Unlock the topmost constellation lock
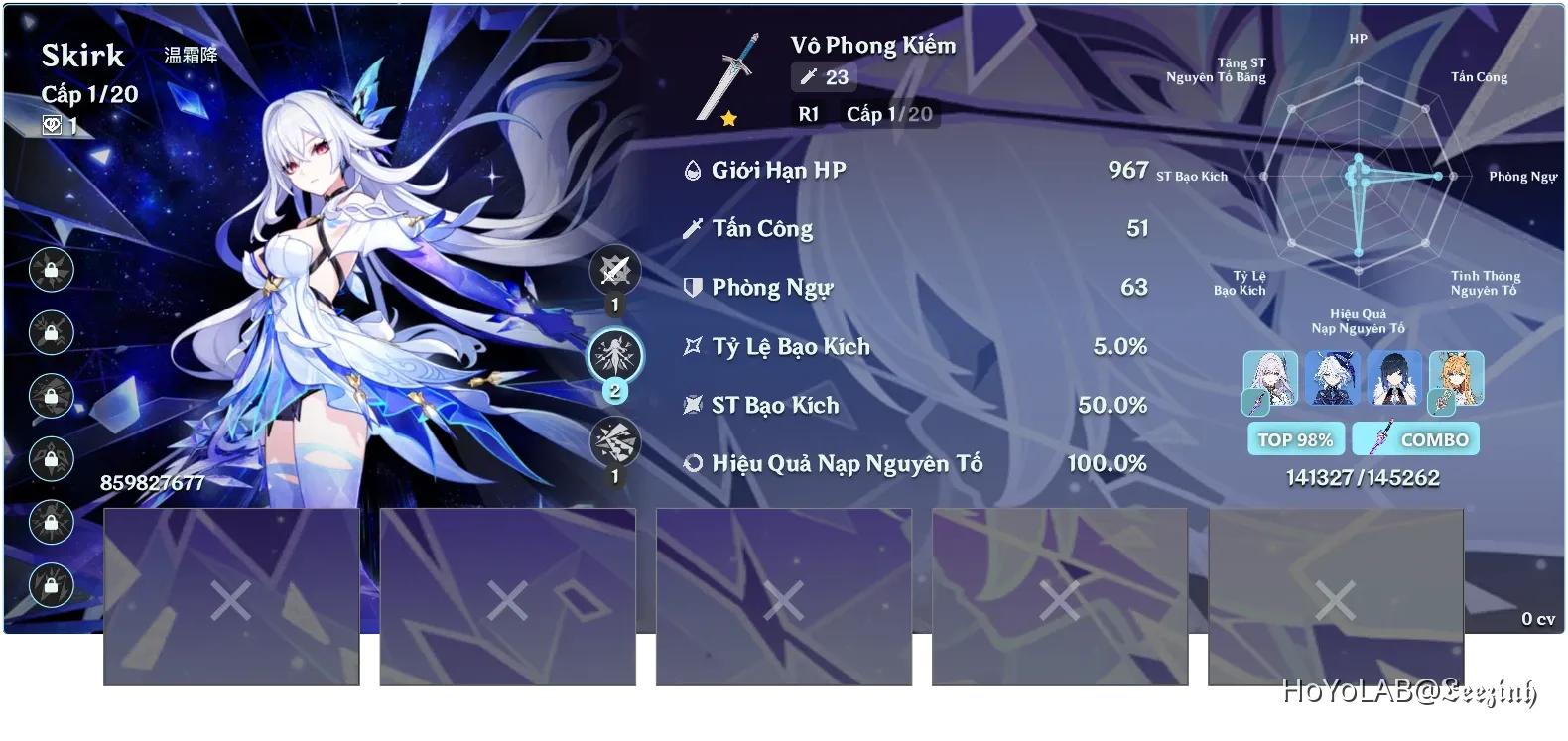The height and width of the screenshot is (741, 1568). 50,271
